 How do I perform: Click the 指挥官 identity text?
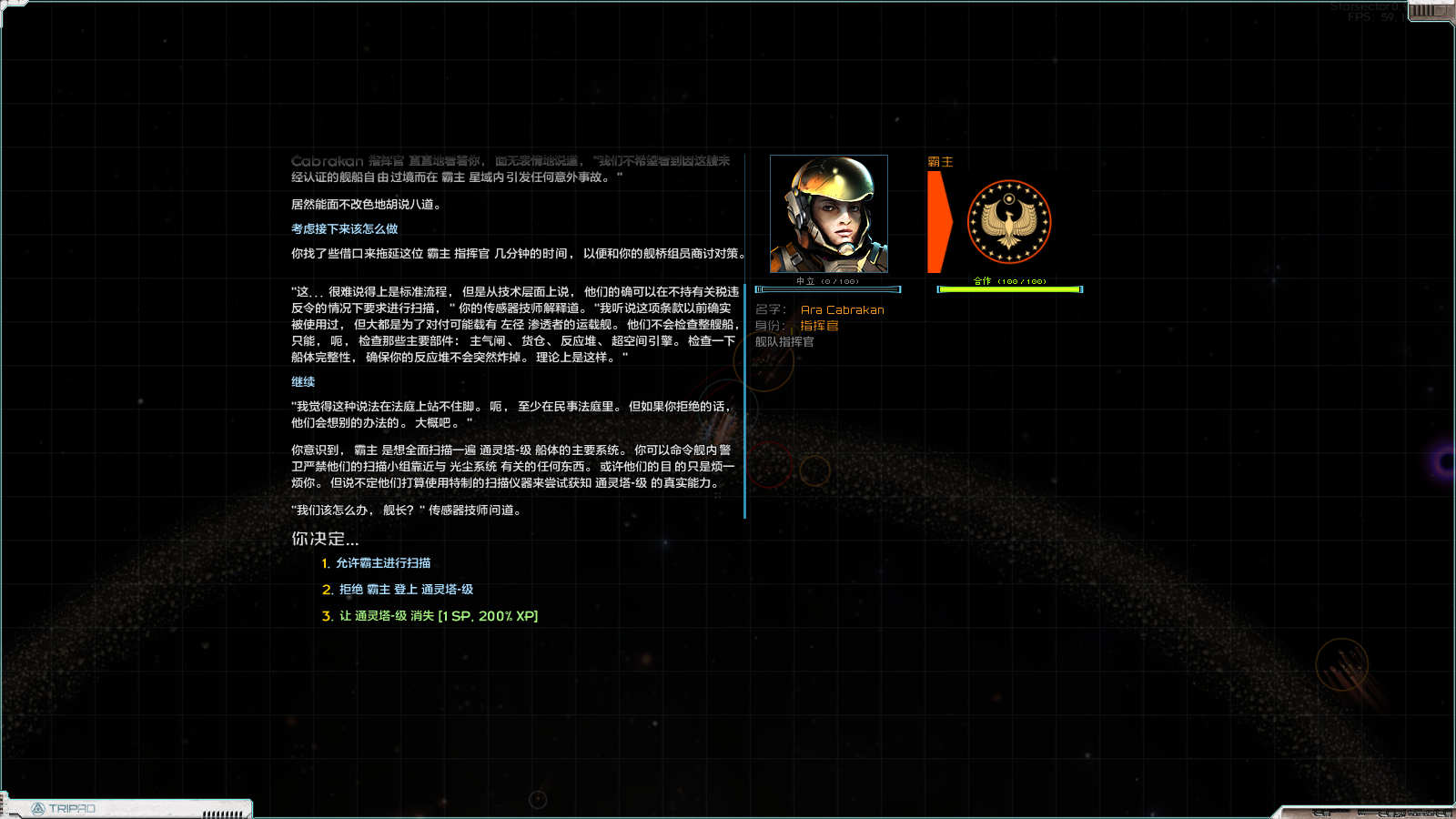click(818, 326)
